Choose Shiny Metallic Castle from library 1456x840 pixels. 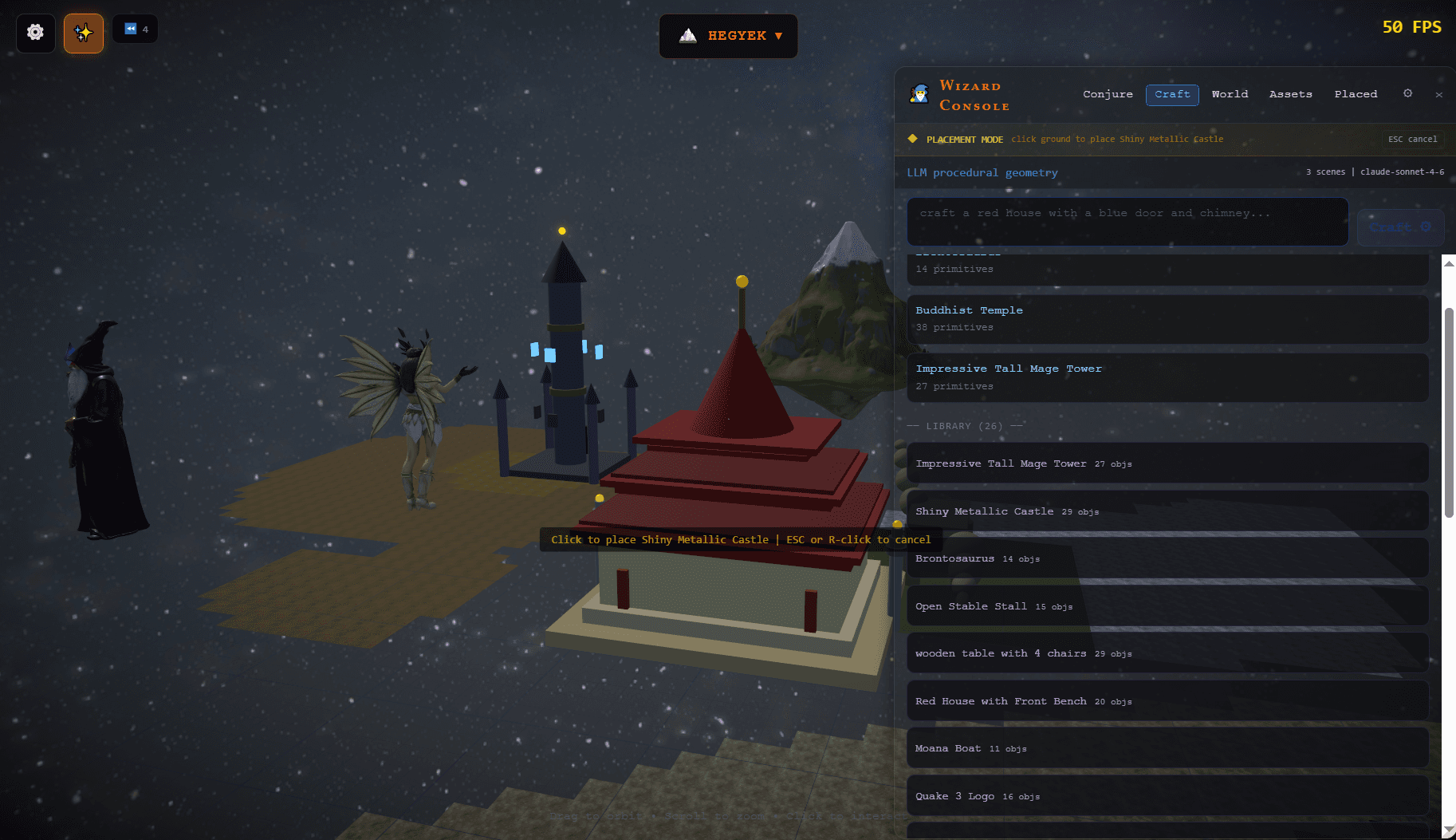click(x=1167, y=511)
